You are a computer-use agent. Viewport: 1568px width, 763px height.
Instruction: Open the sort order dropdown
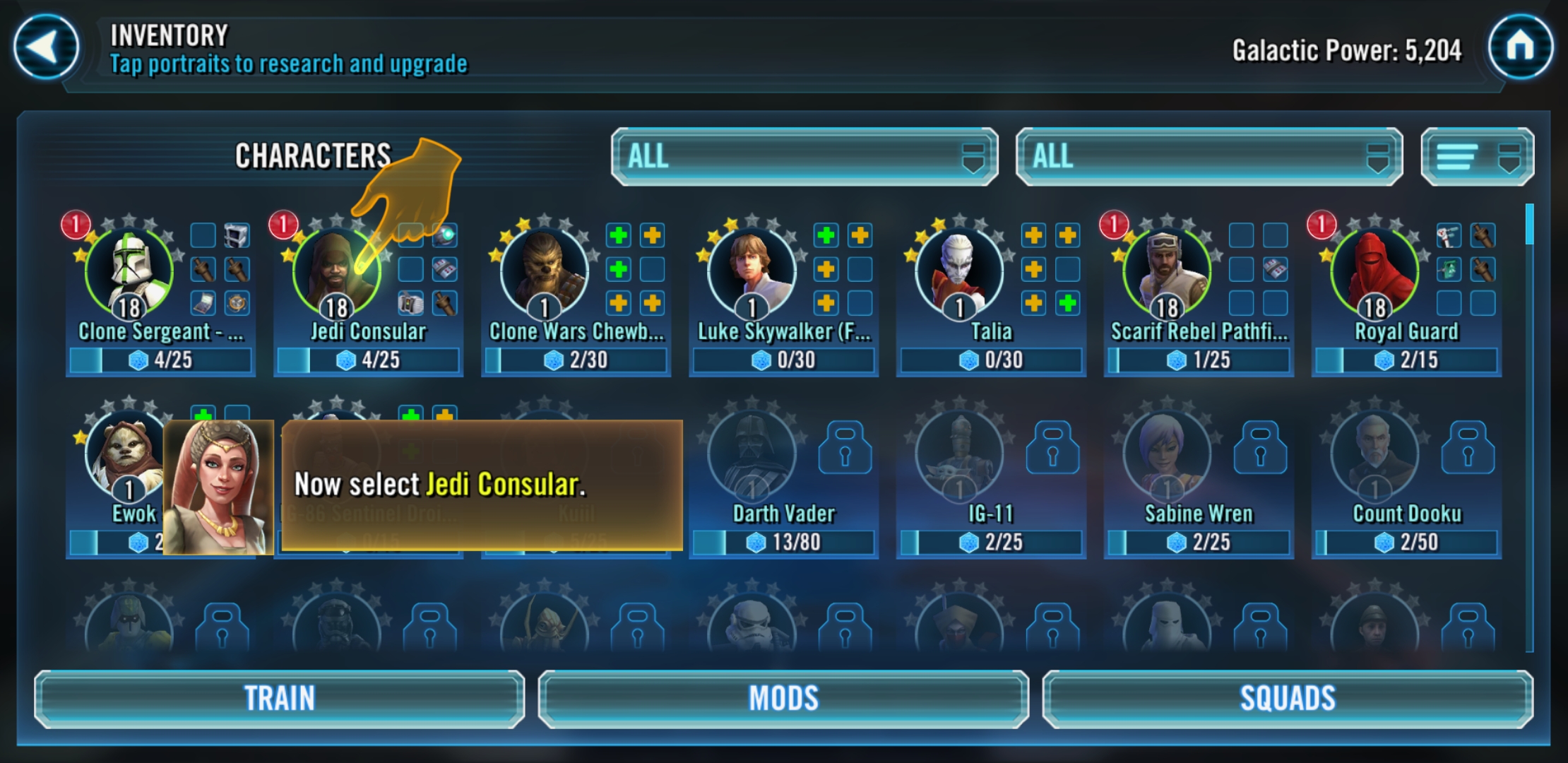pos(1477,157)
